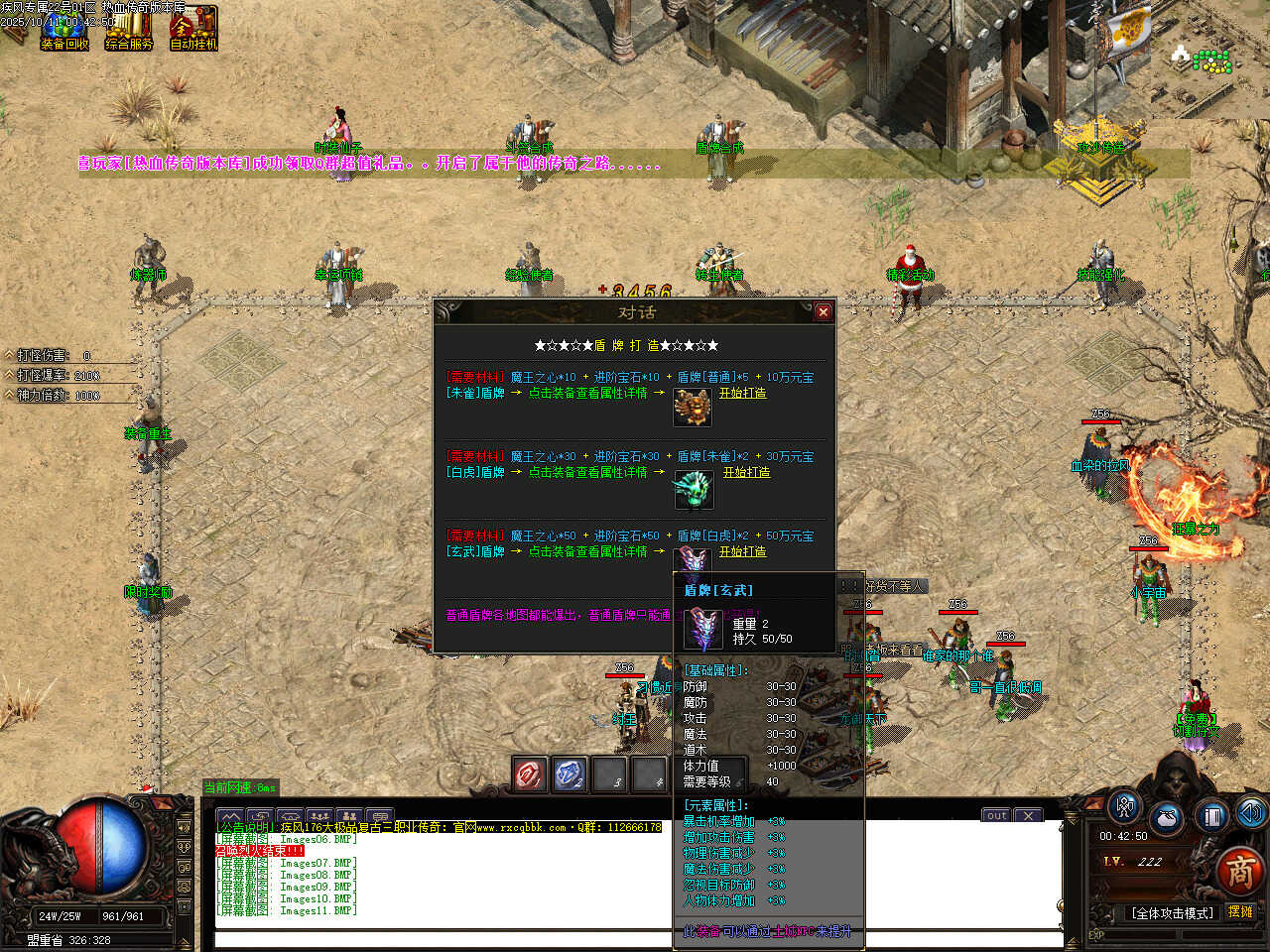View the green 白虎 shield item icon
The image size is (1270, 952).
[x=693, y=488]
